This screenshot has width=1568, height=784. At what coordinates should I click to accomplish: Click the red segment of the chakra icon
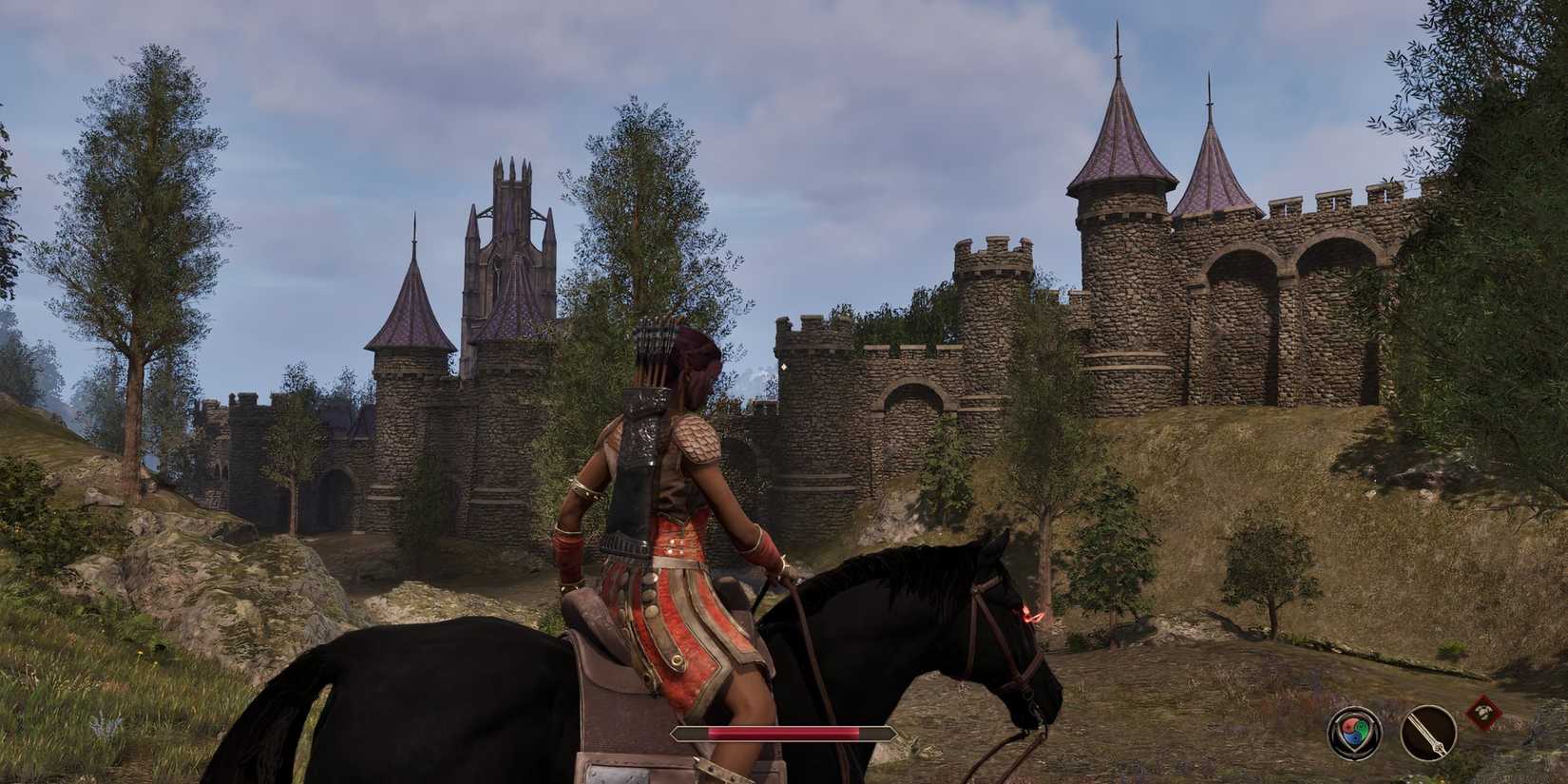point(1348,725)
